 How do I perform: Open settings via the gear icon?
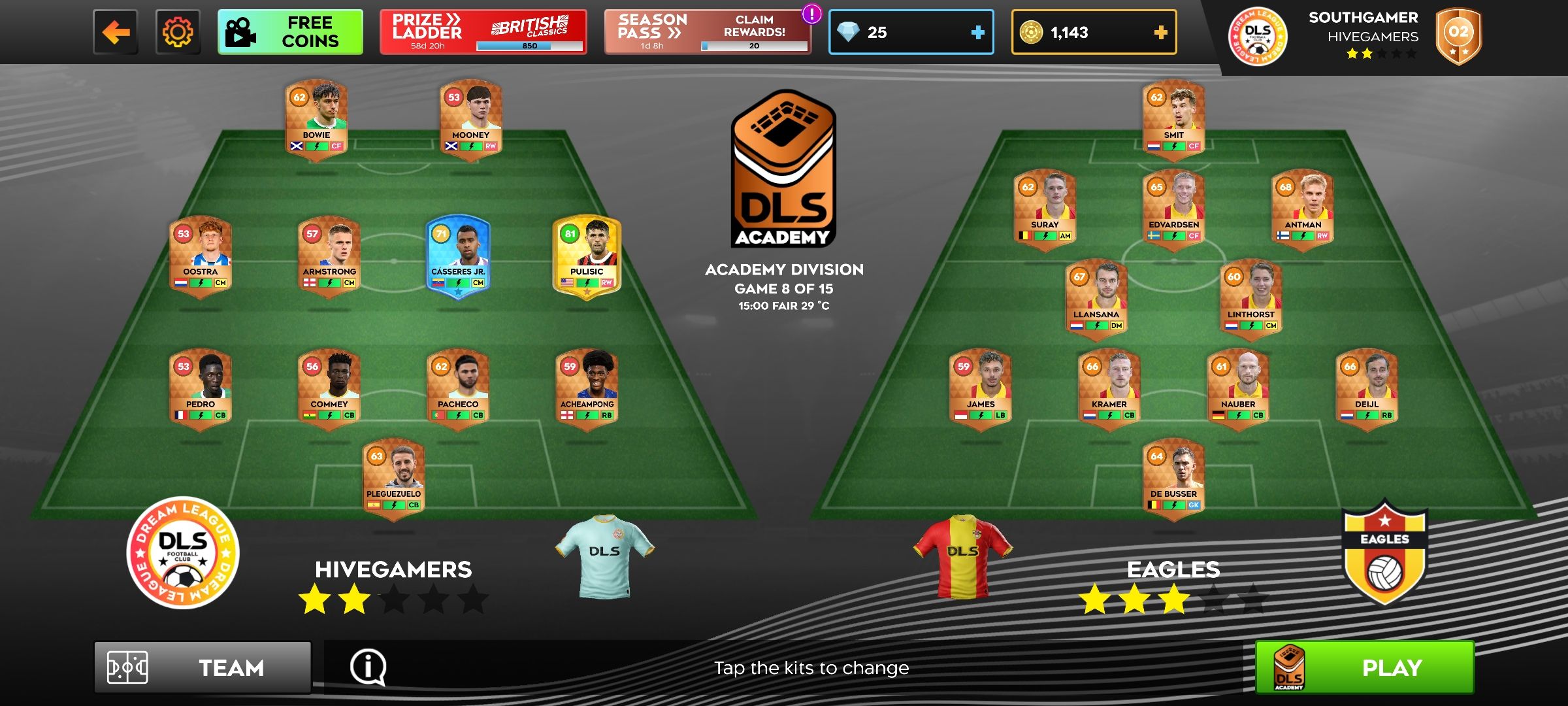178,32
